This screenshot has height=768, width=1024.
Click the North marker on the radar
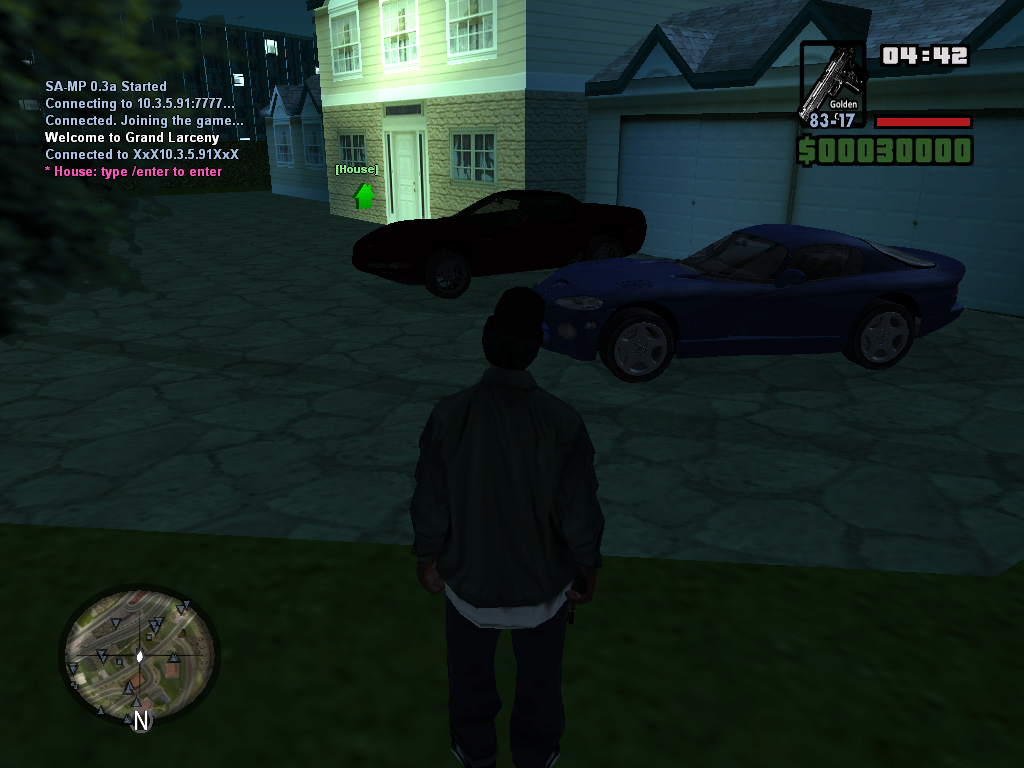pos(141,720)
